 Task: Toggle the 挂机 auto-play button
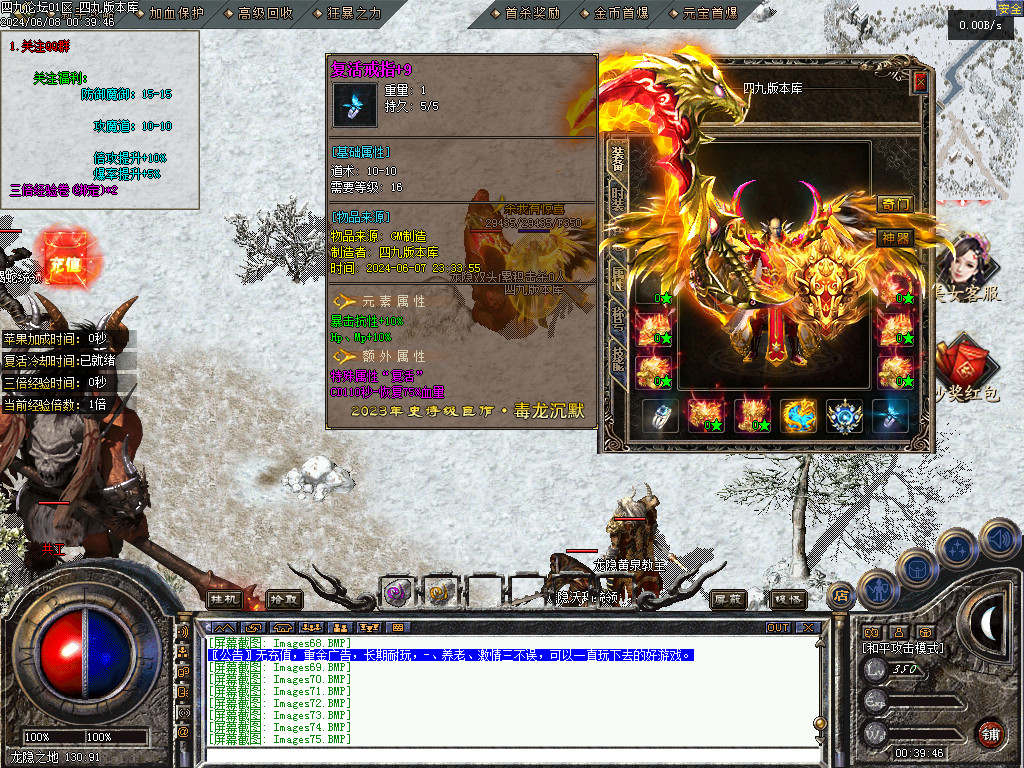(x=224, y=598)
